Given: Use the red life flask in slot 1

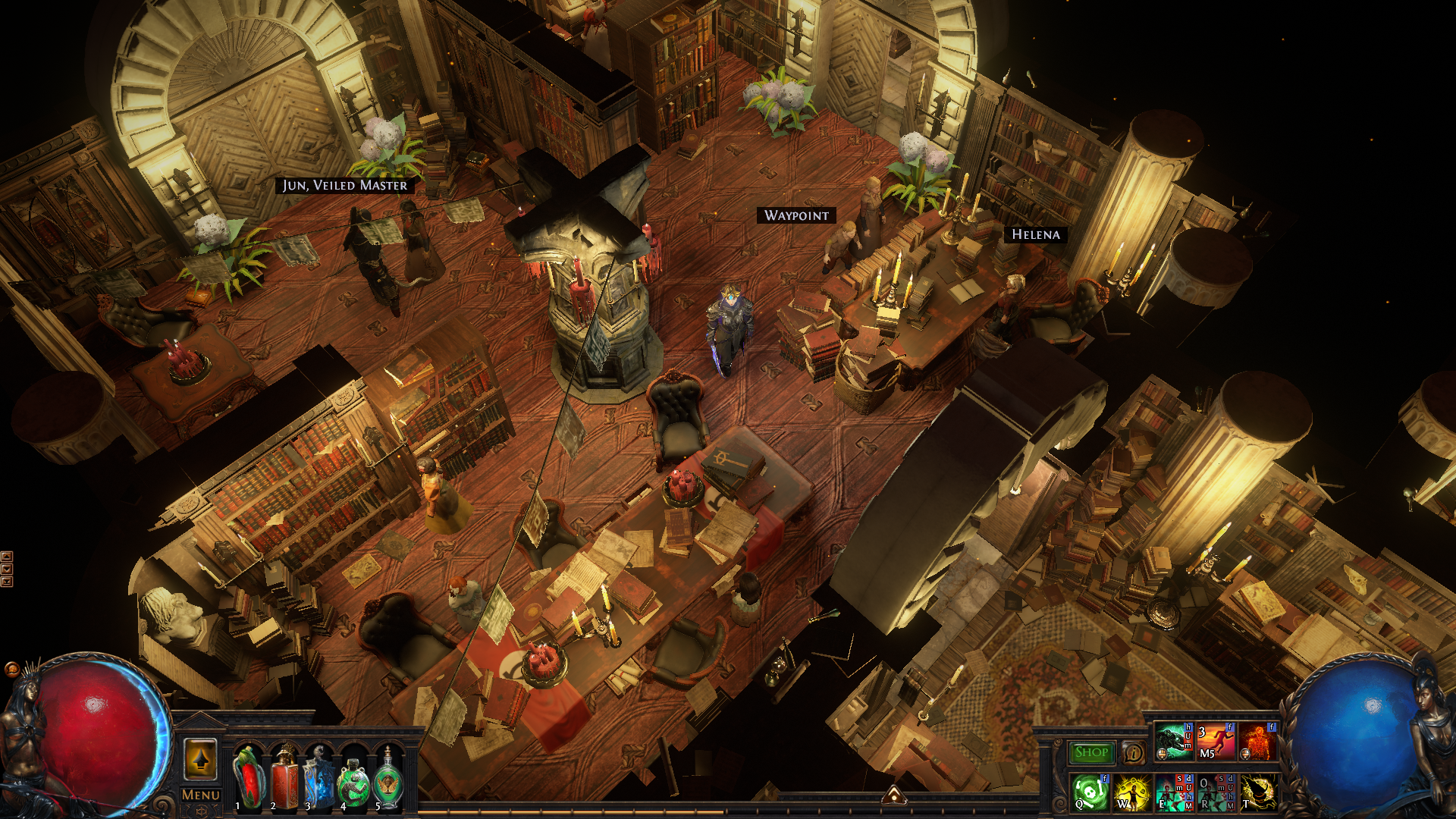Looking at the screenshot, I should pos(248,777).
